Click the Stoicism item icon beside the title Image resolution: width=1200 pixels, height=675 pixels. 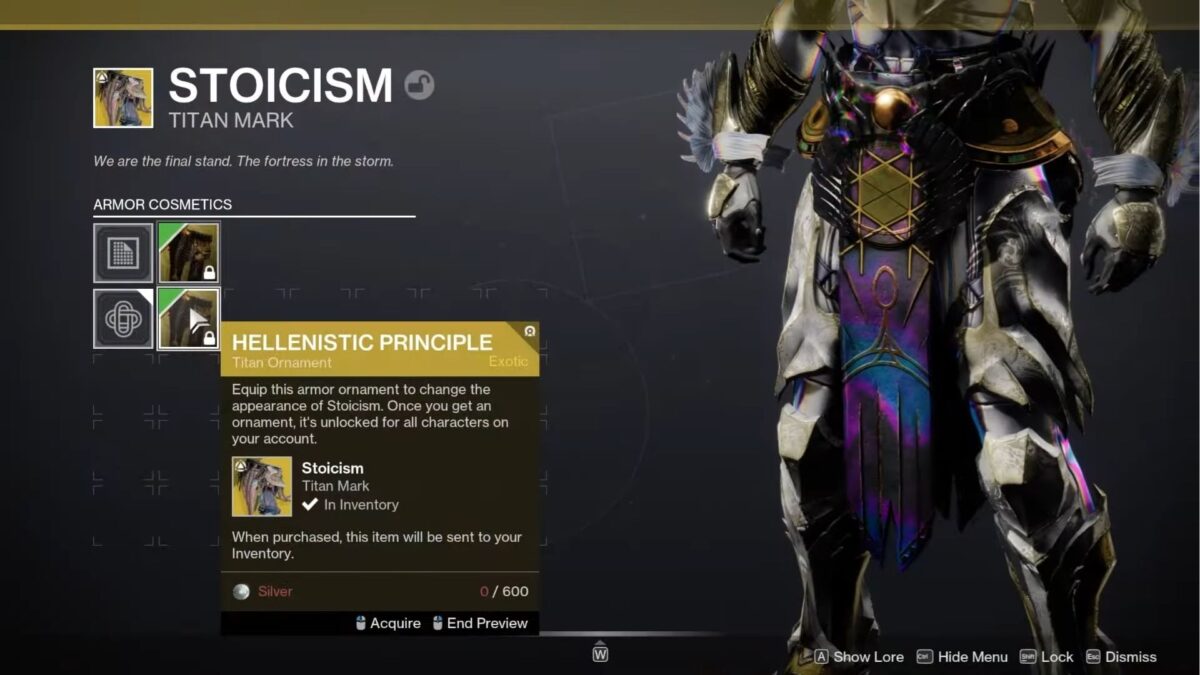pos(123,98)
